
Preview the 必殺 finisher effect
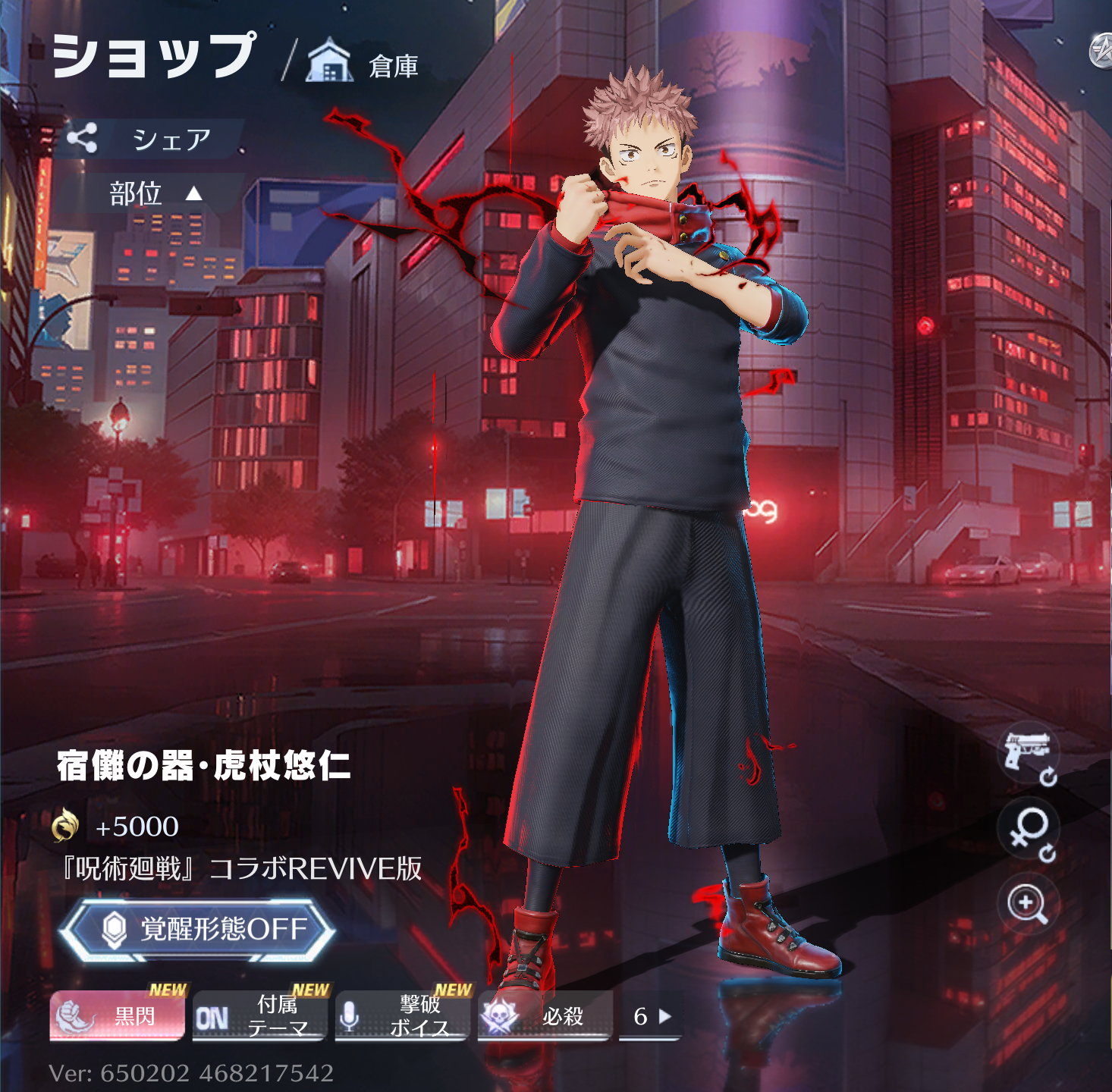544,1015
